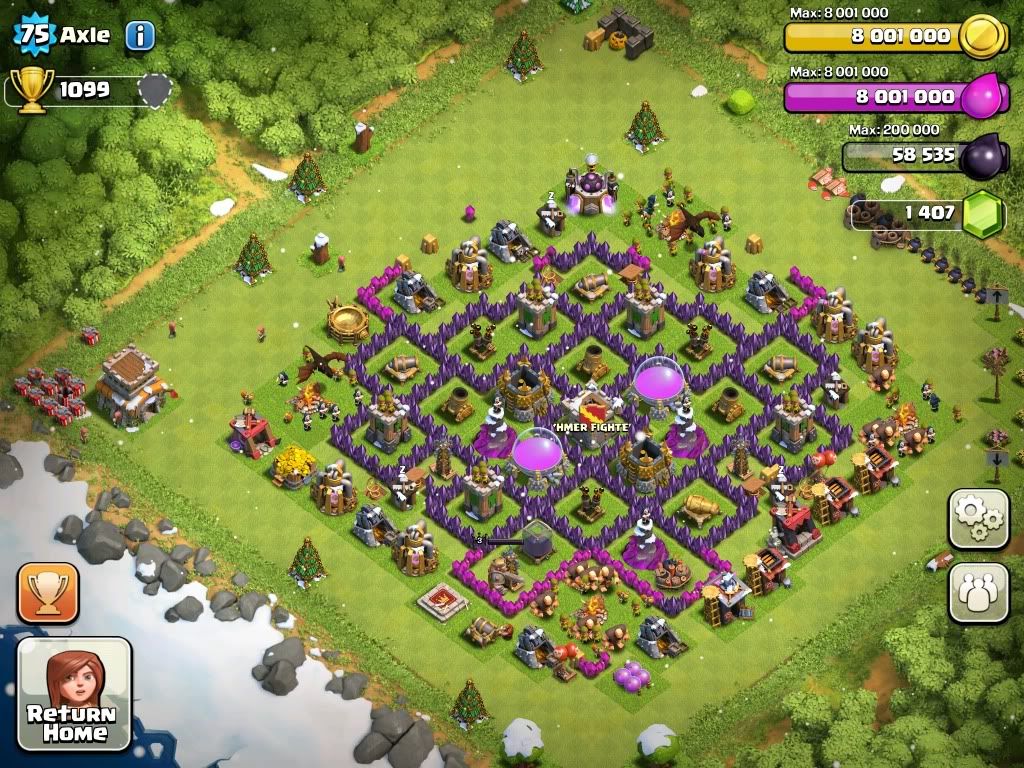This screenshot has width=1024, height=768.
Task: Return Home to your own village
Action: pyautogui.click(x=75, y=693)
